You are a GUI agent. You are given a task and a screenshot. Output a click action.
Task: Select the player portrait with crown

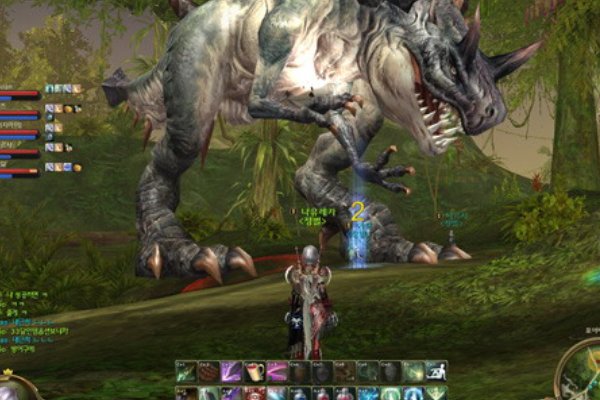(x=14, y=387)
